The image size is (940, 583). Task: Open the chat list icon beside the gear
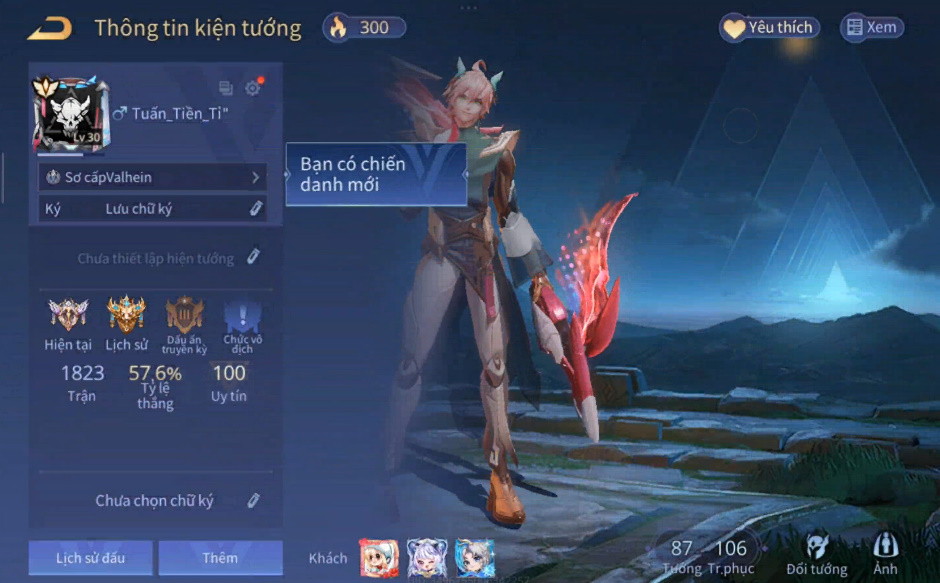point(226,88)
